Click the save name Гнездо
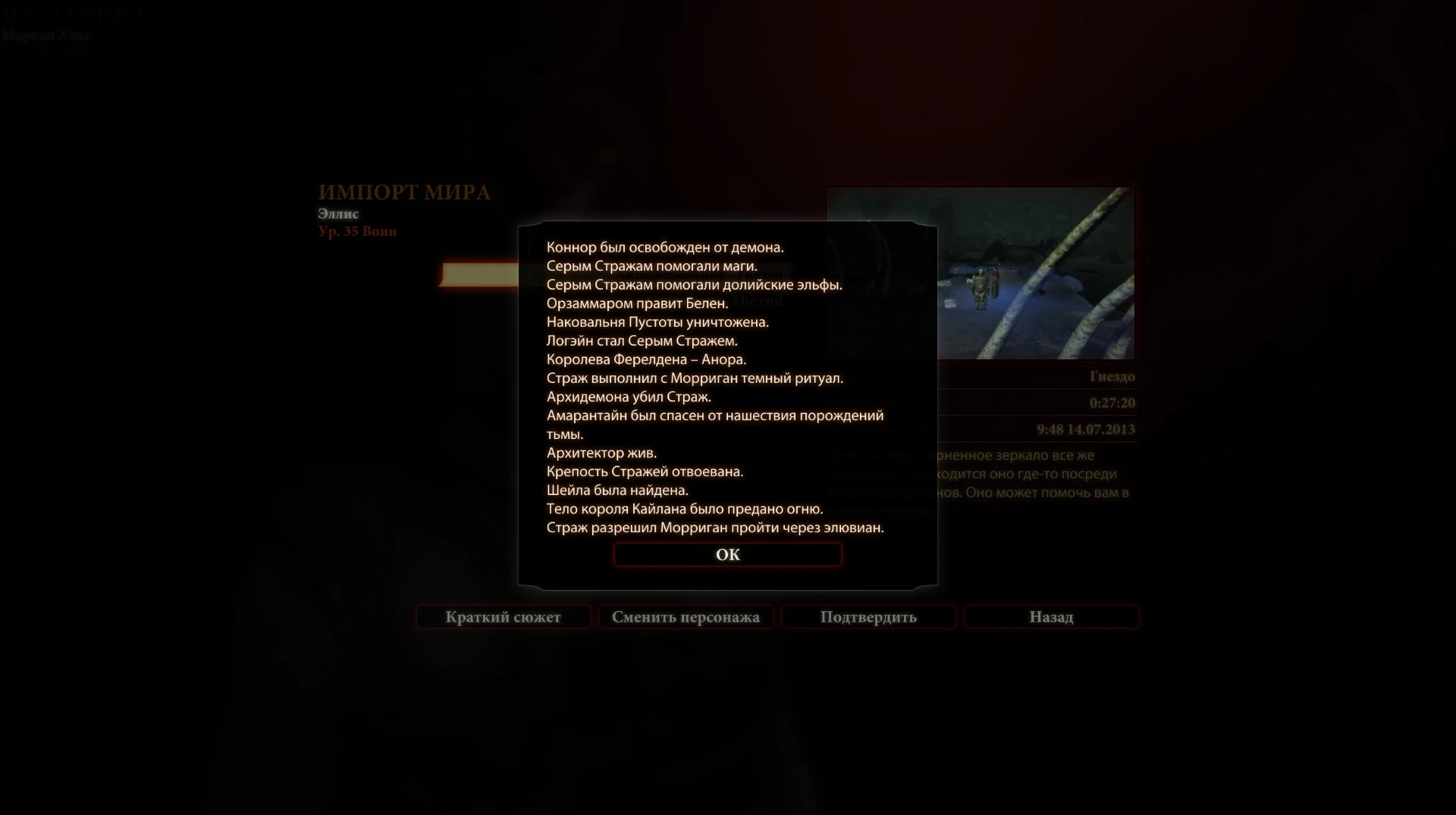1456x815 pixels. (x=1113, y=376)
